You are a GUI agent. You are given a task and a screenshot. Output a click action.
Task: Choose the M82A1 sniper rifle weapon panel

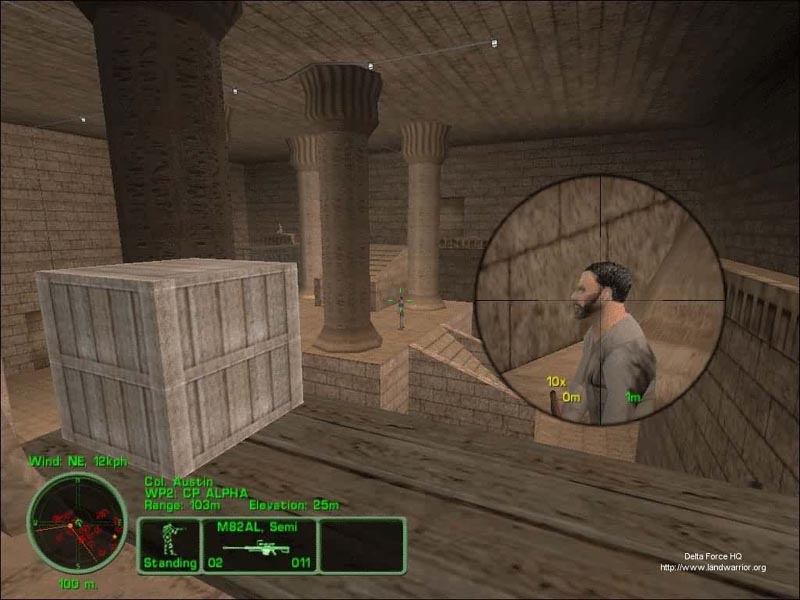(x=259, y=546)
